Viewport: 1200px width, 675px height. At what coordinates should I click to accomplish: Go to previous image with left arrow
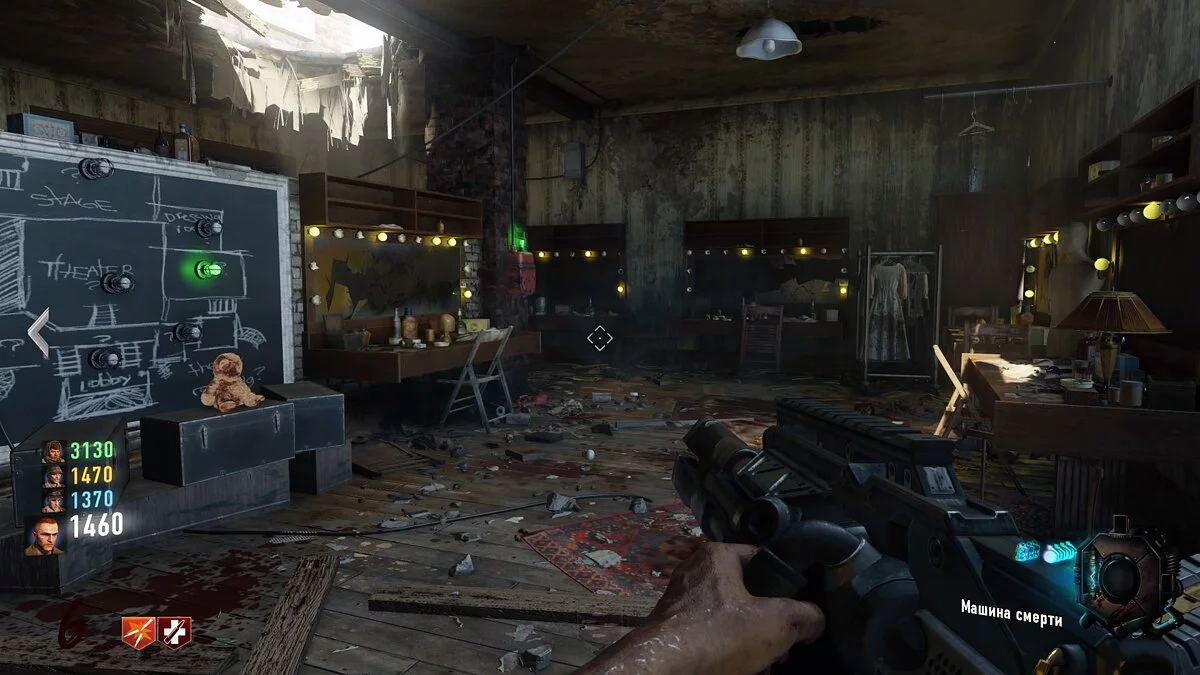pyautogui.click(x=38, y=333)
